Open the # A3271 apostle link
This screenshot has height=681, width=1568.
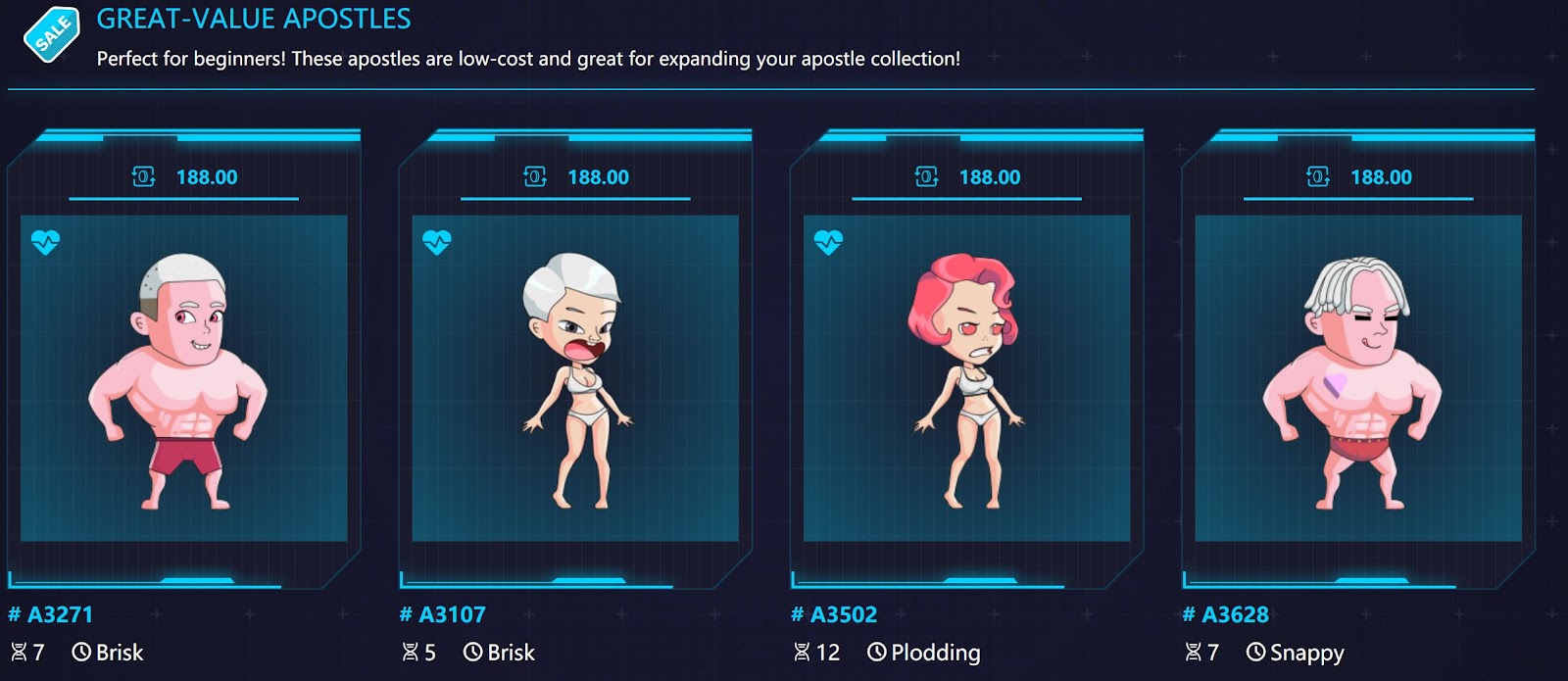pyautogui.click(x=51, y=614)
